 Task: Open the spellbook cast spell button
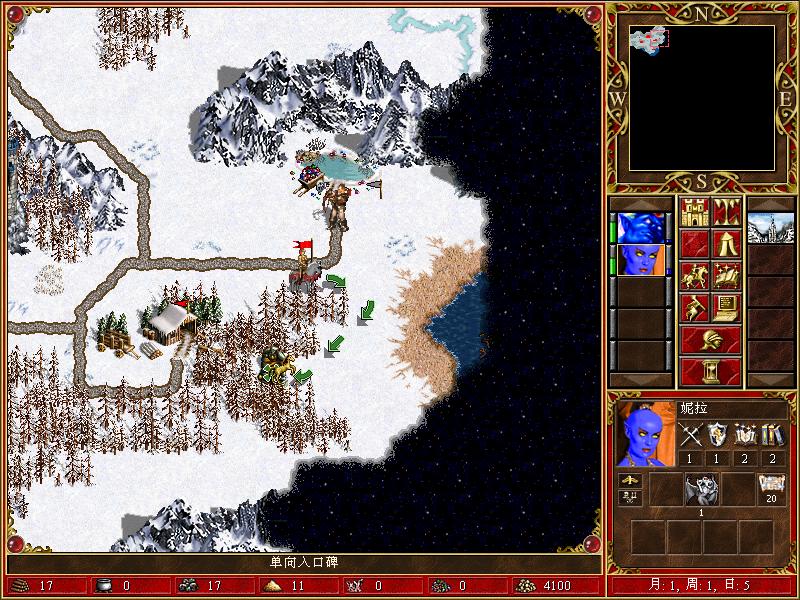click(x=727, y=275)
